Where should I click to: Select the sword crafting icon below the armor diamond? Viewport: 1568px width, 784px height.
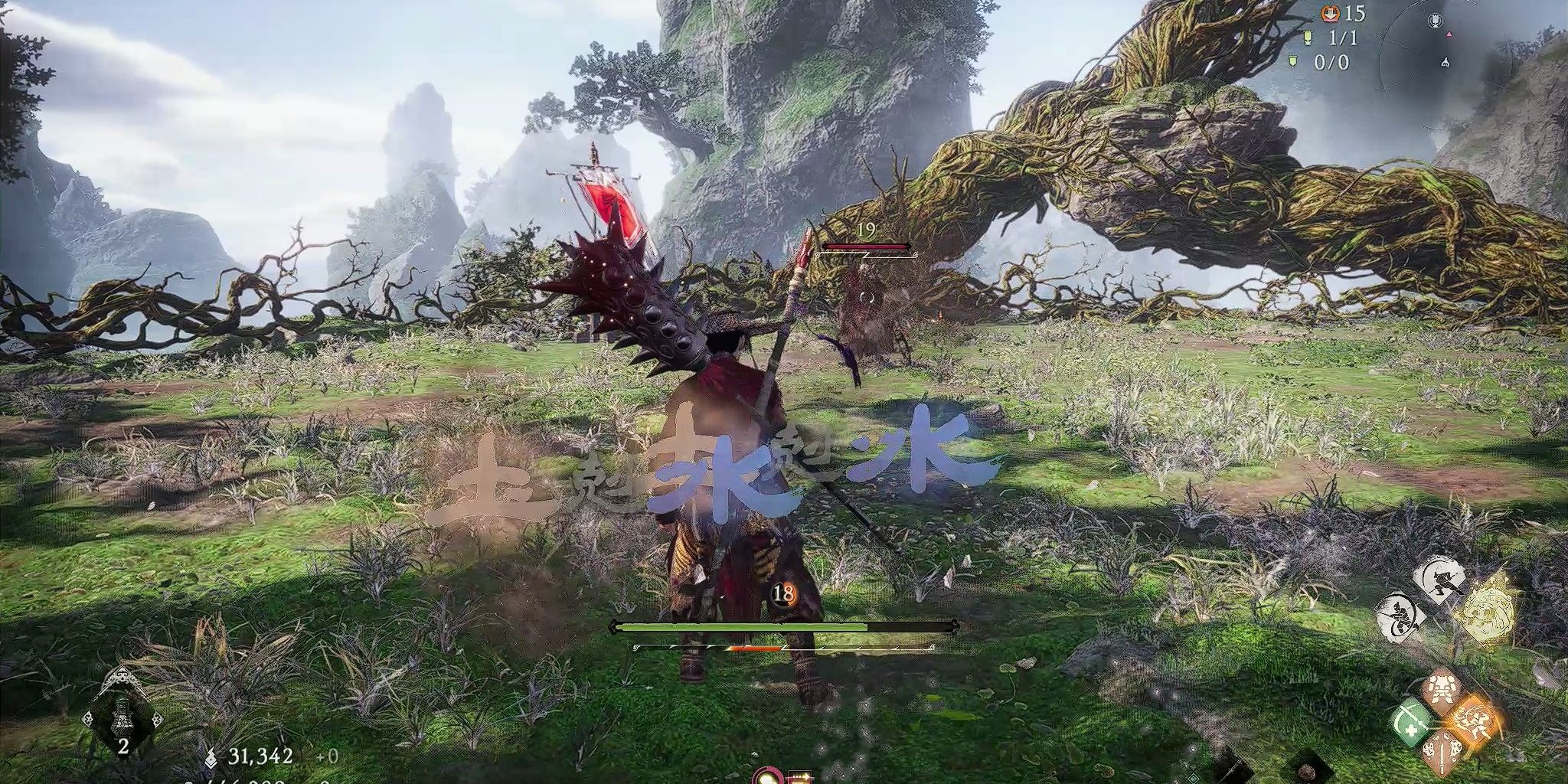1442,753
